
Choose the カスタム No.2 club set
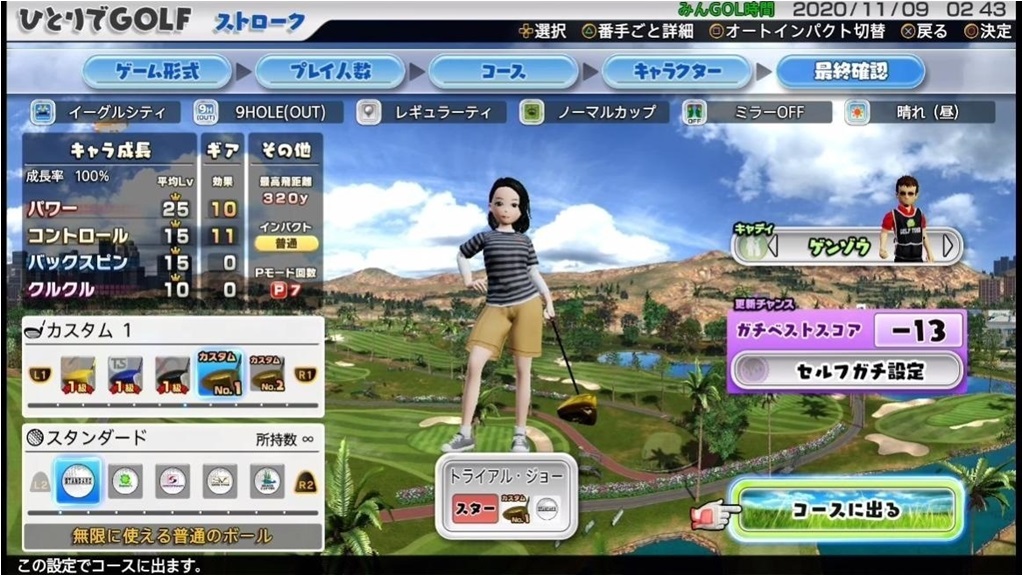[x=265, y=373]
